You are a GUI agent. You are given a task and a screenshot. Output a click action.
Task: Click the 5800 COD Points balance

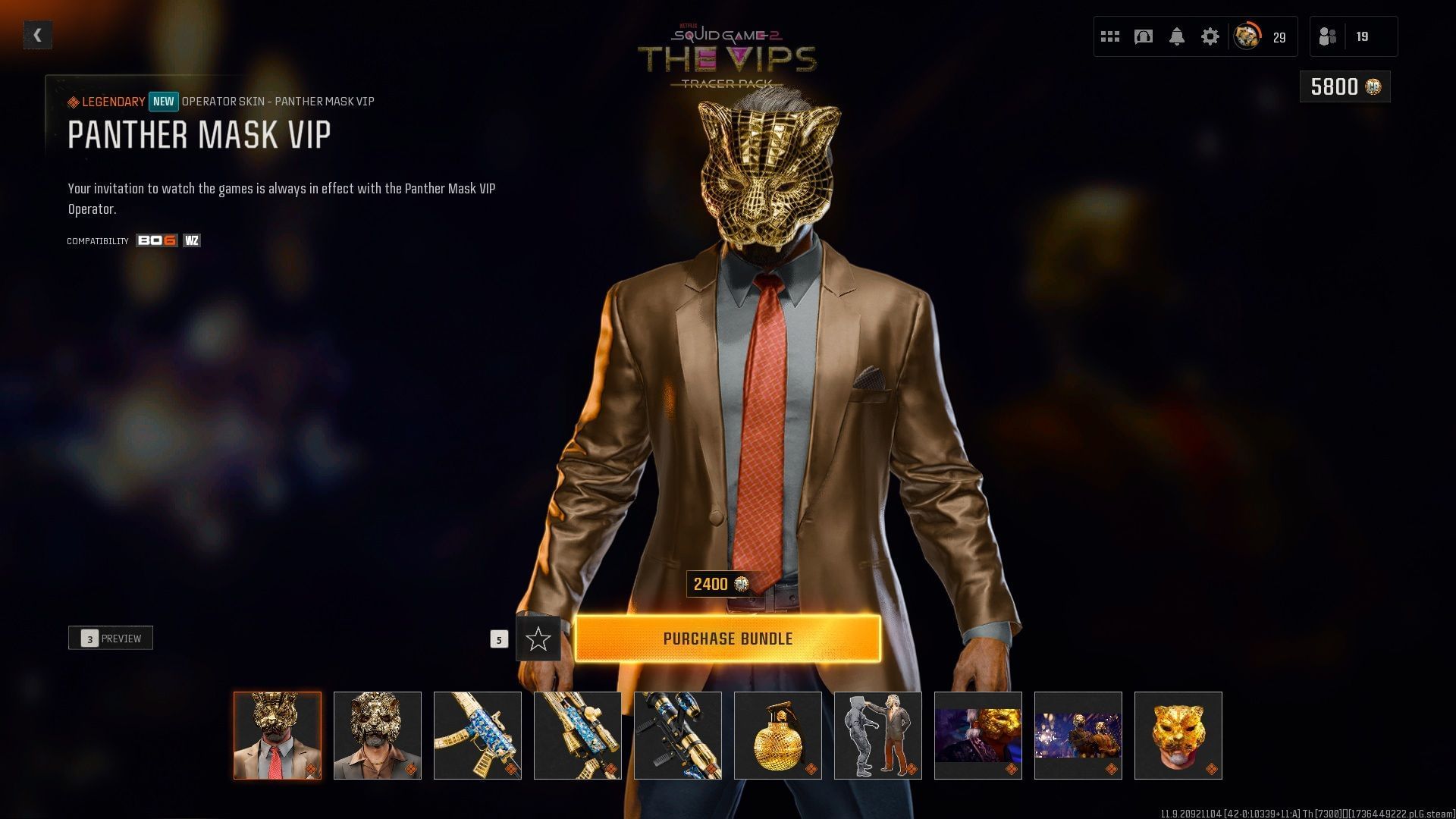click(x=1344, y=86)
